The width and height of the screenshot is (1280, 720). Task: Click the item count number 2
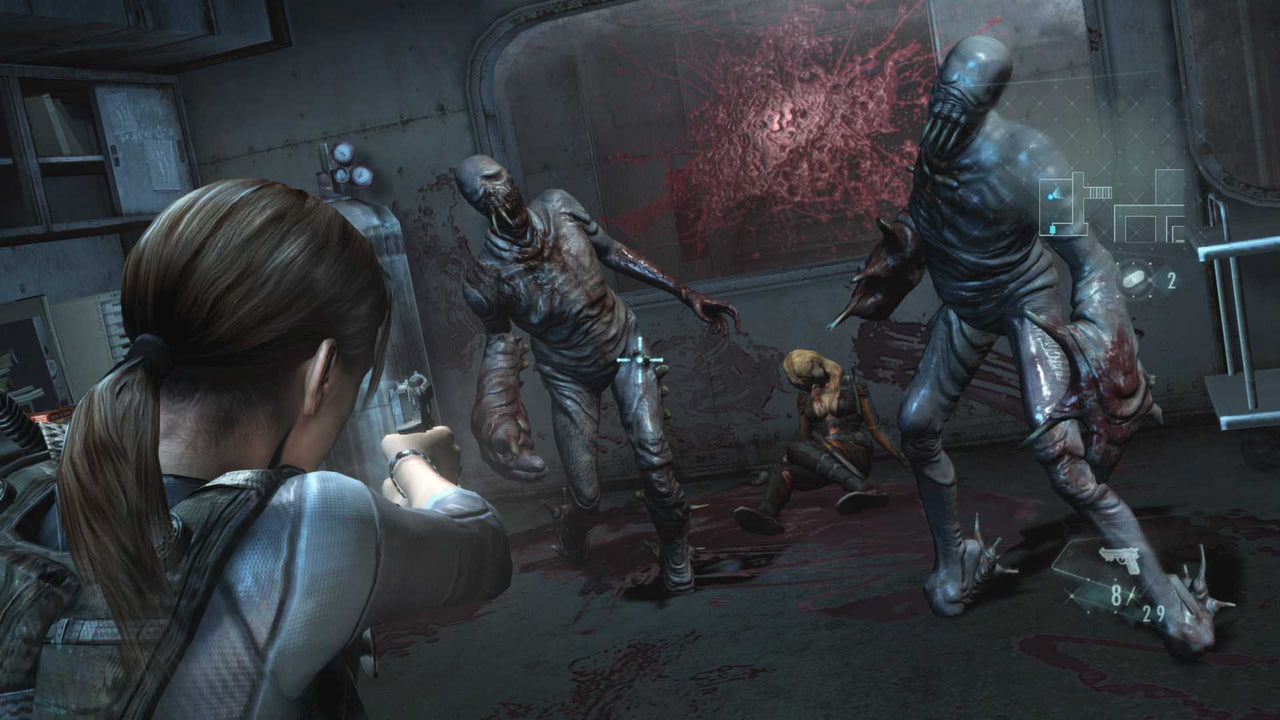(1172, 279)
